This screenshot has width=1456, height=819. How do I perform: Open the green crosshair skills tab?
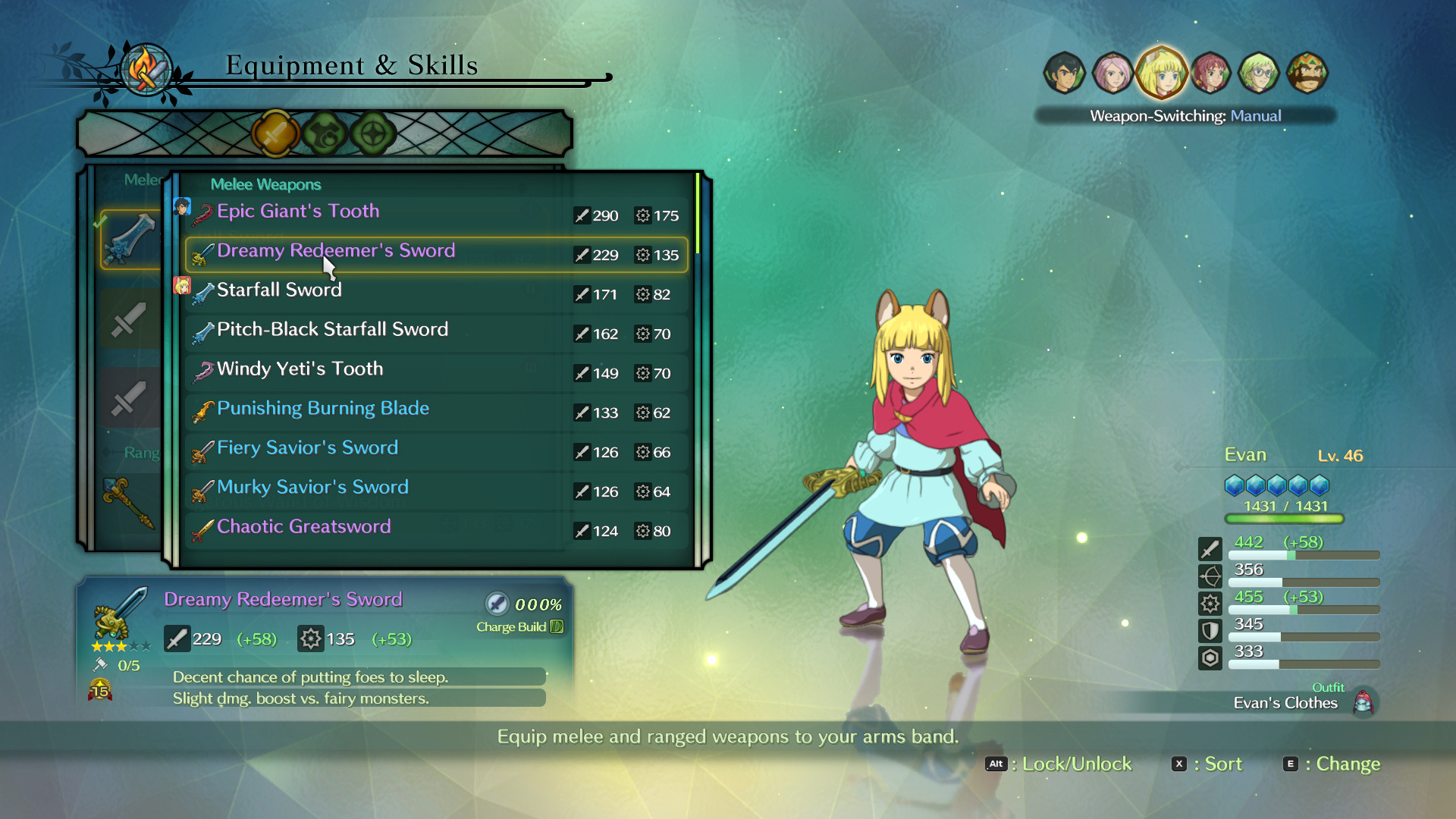tap(373, 134)
